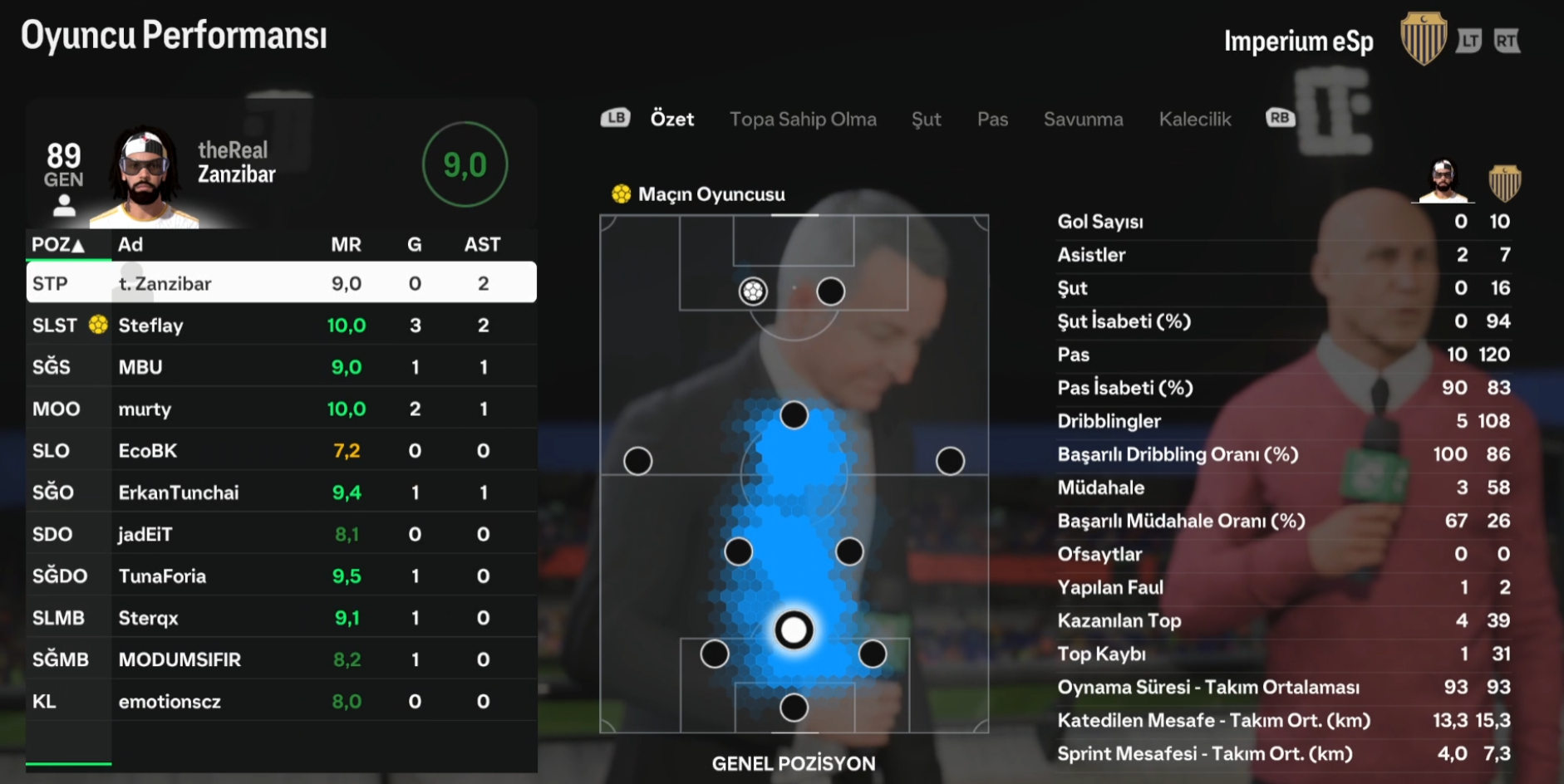Select murty in the player list
Viewport: 1564px width, 784px height.
point(281,409)
